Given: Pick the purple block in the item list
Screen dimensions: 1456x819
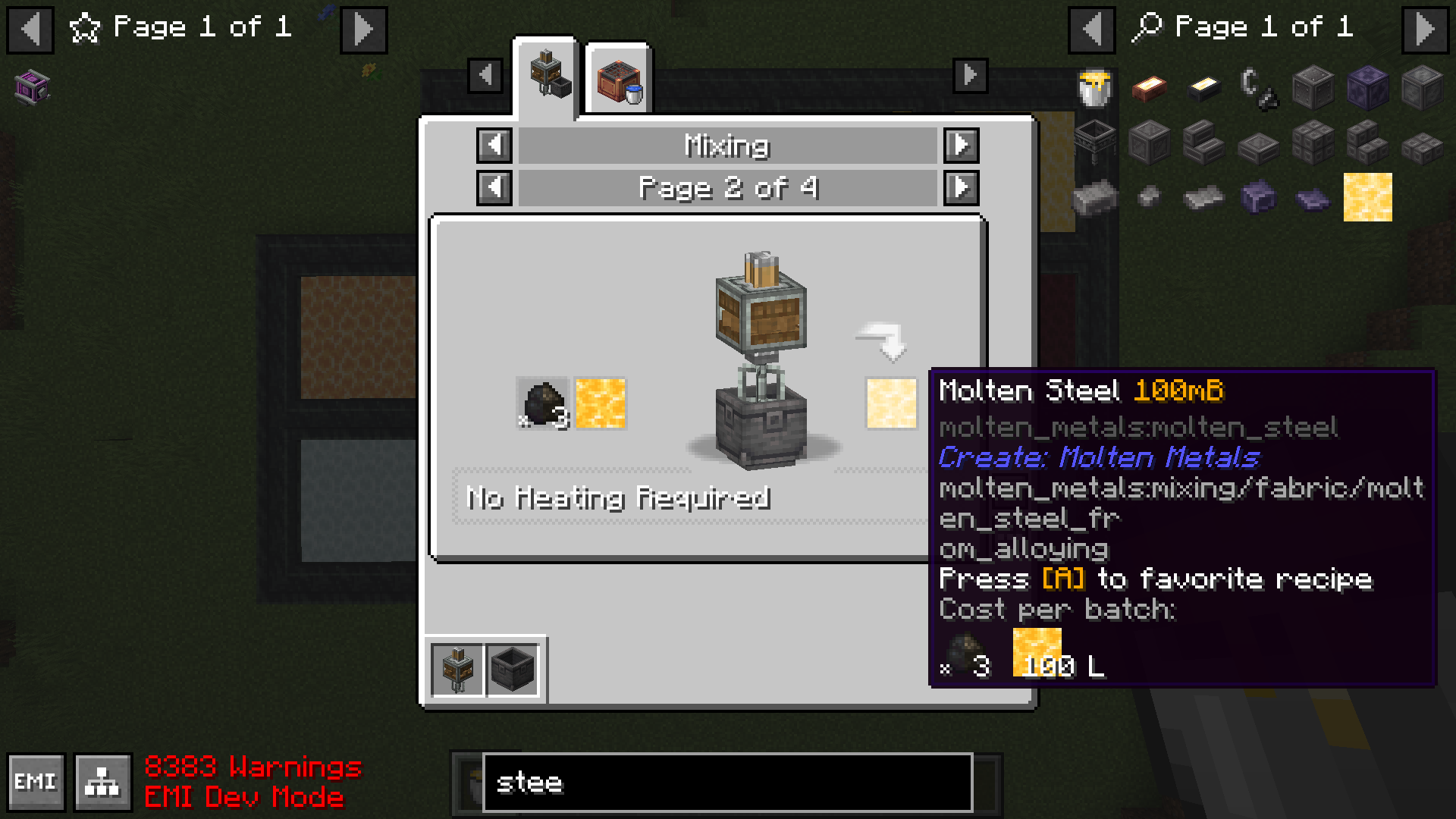Looking at the screenshot, I should click(x=1367, y=88).
